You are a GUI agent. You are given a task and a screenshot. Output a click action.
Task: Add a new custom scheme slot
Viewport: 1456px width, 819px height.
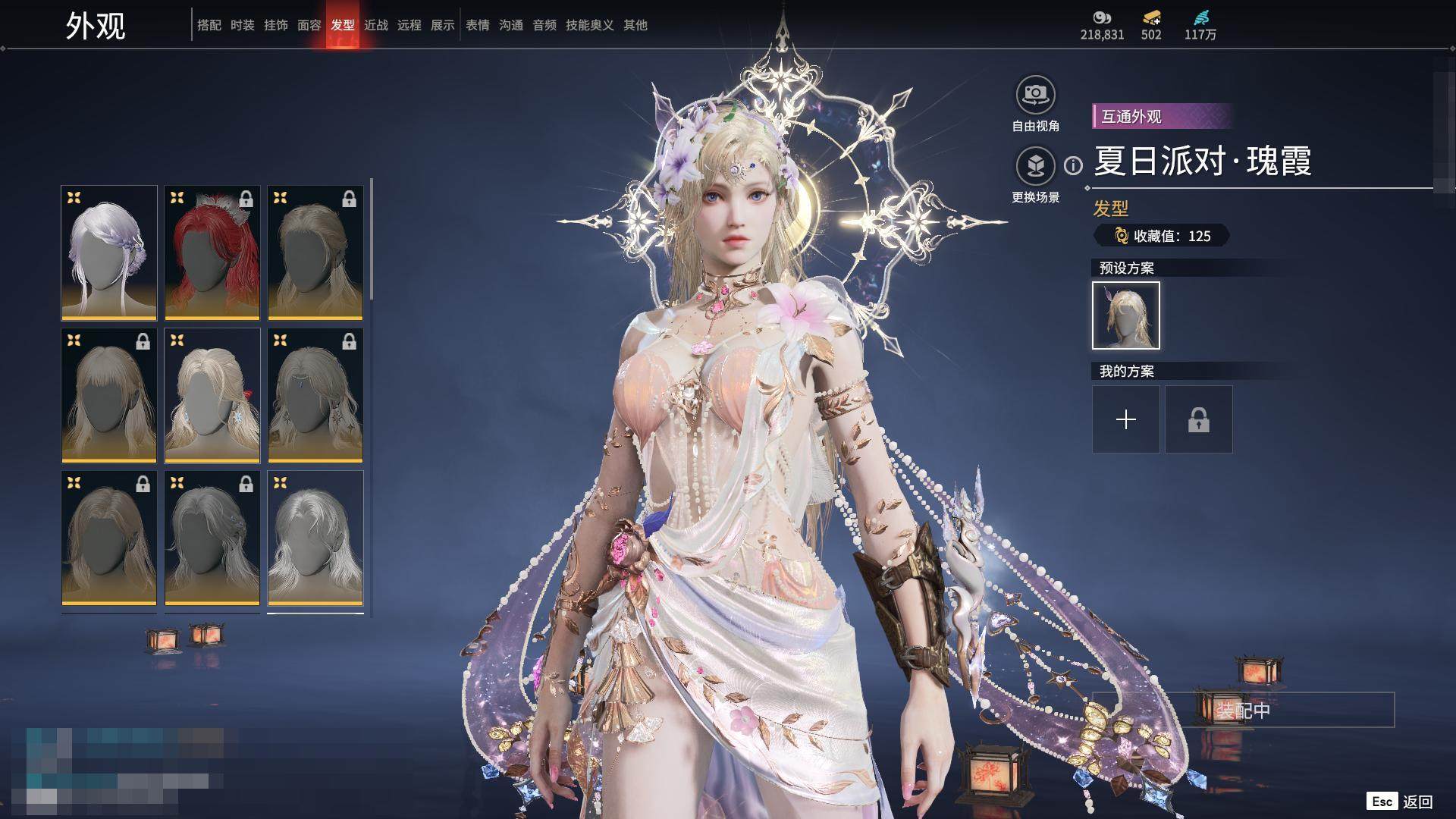[x=1125, y=419]
